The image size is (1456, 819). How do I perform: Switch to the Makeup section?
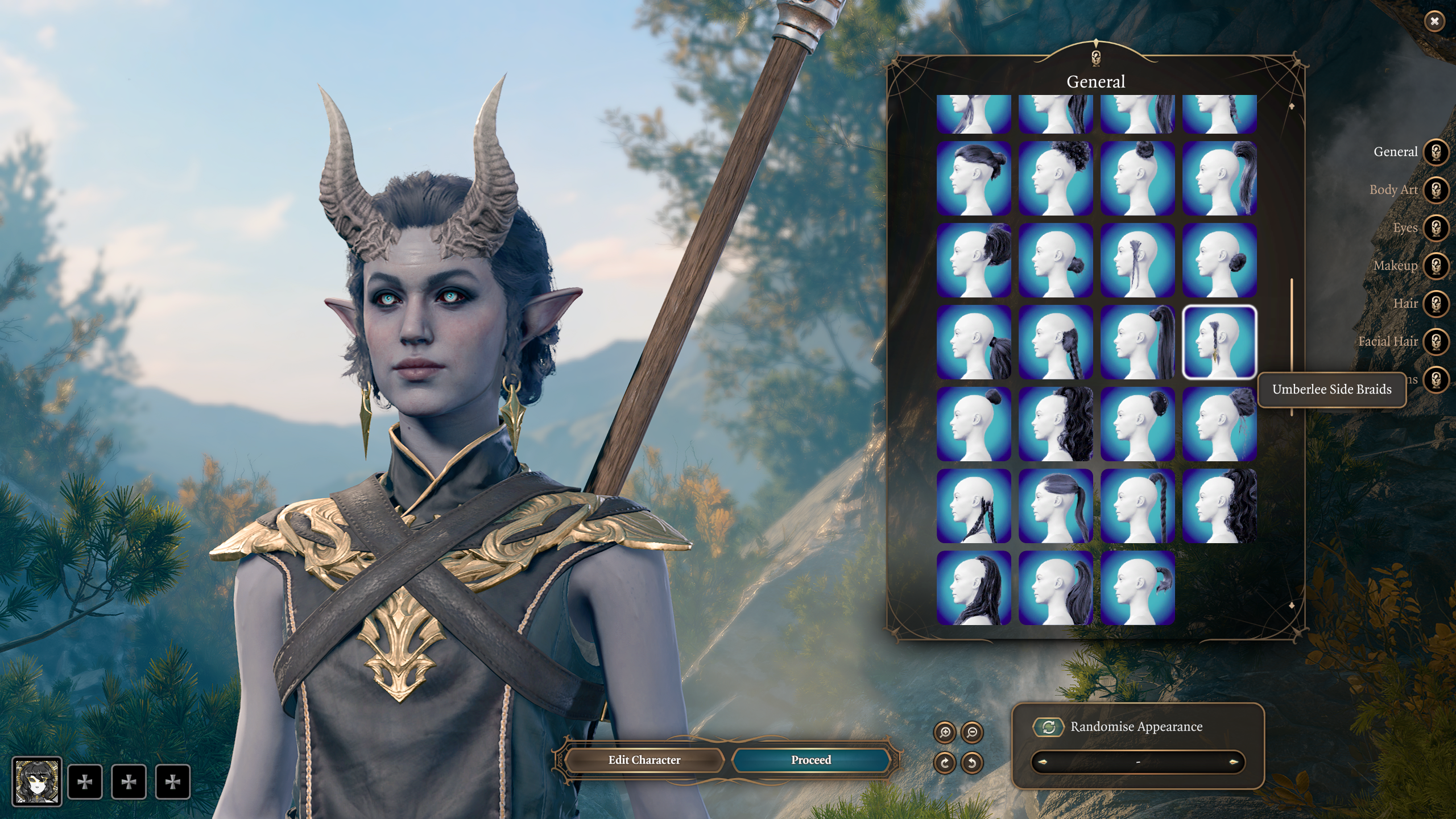[x=1438, y=265]
